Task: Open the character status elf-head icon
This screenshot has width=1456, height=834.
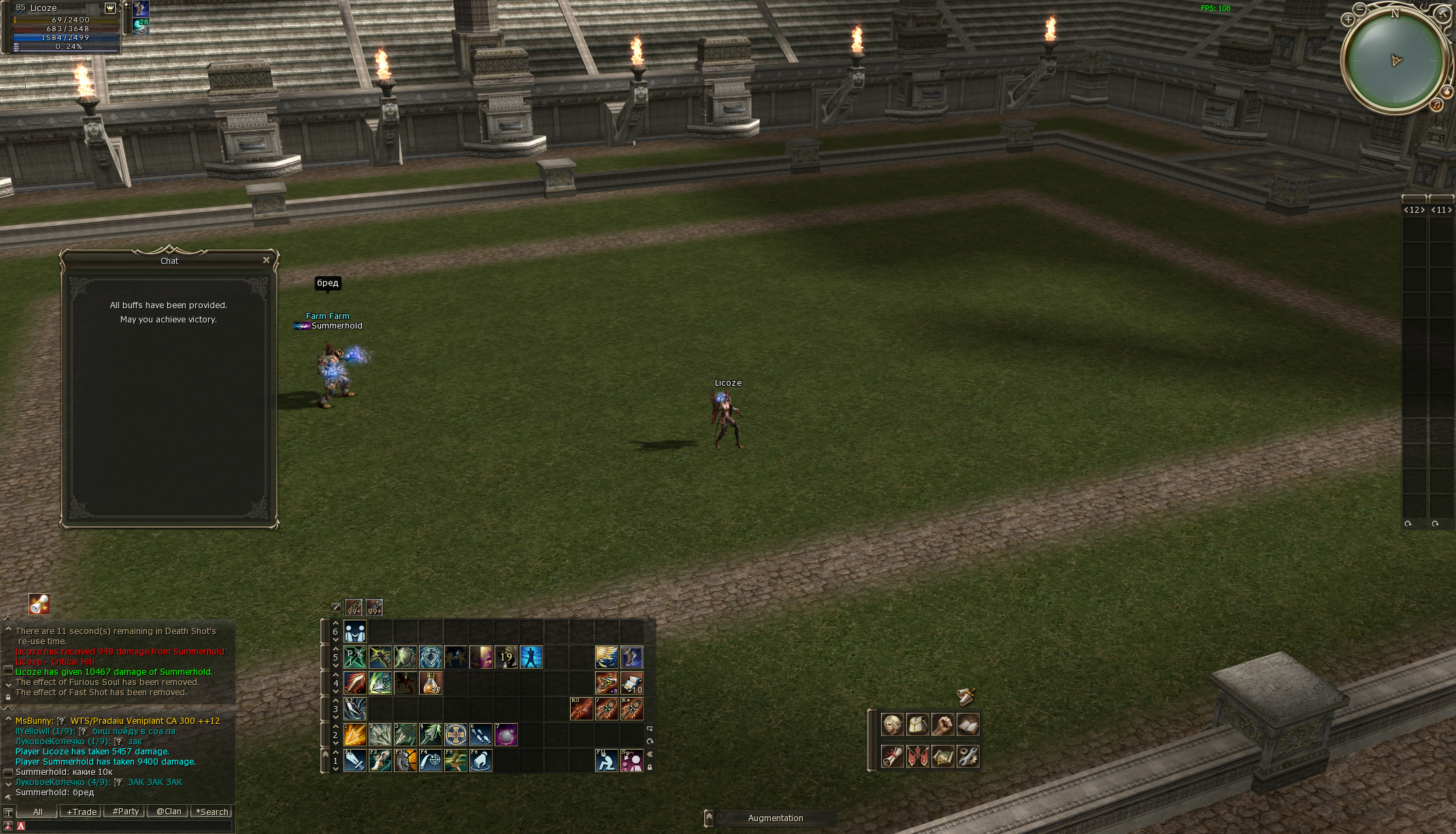Action: pyautogui.click(x=892, y=724)
